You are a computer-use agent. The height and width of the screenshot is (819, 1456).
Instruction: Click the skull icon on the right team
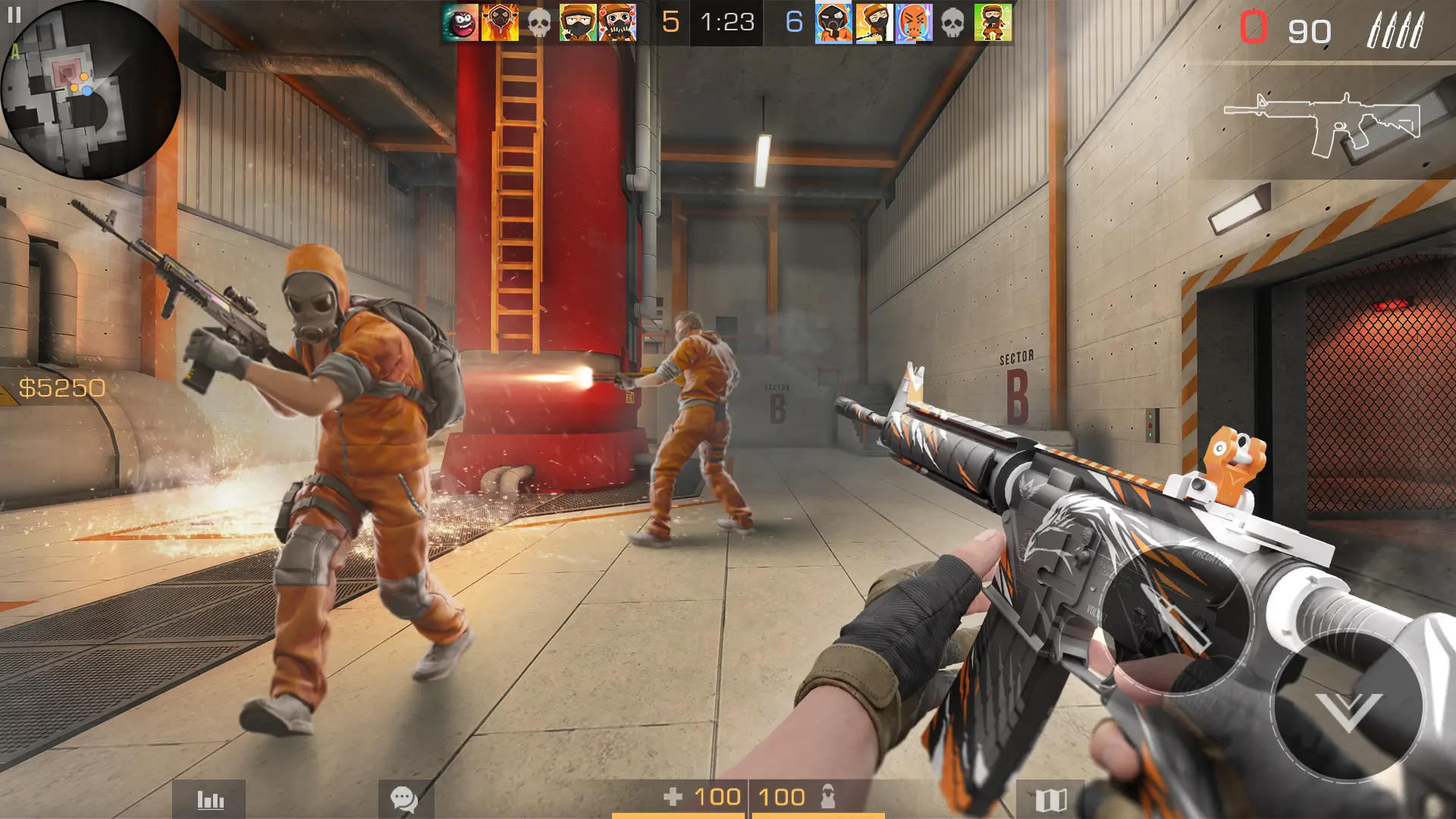(951, 22)
